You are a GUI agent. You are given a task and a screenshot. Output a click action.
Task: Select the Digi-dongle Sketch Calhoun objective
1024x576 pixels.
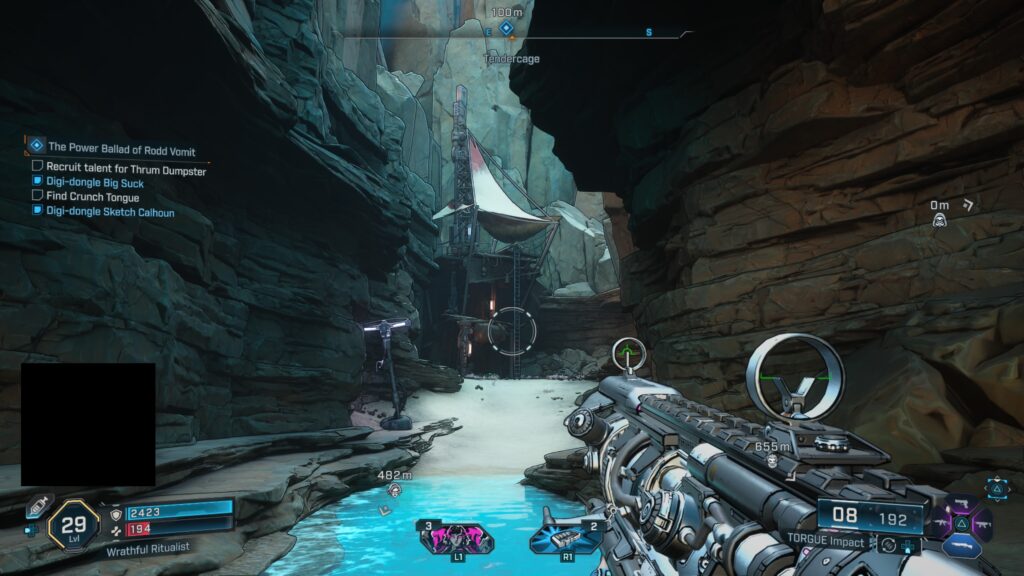110,211
